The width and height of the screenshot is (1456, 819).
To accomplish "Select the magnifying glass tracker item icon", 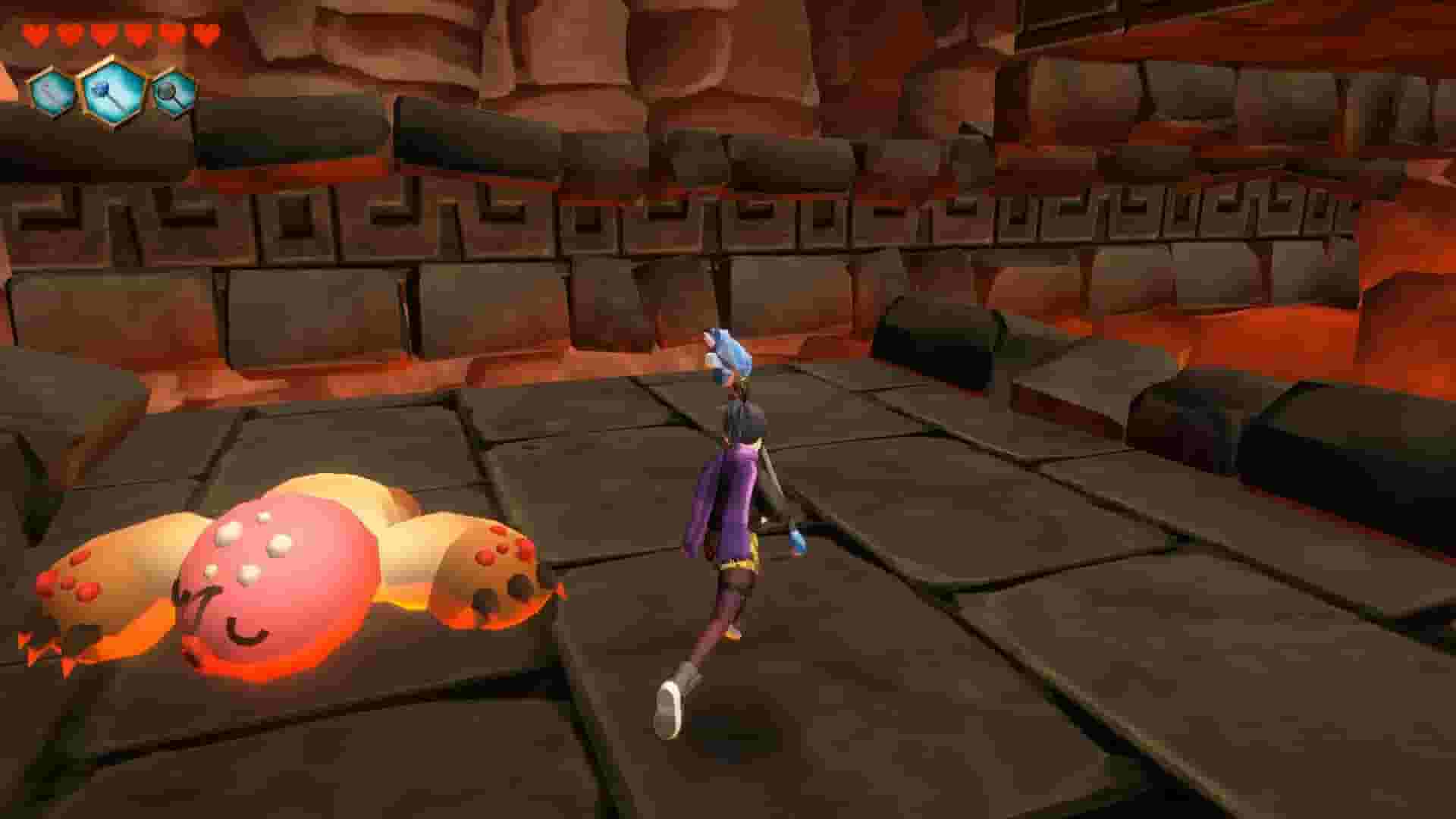I will tap(173, 93).
